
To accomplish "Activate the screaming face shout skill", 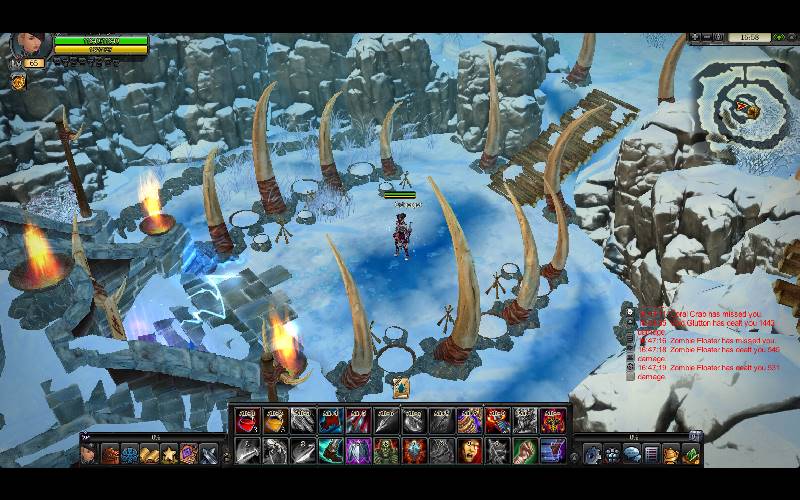I will tap(469, 451).
